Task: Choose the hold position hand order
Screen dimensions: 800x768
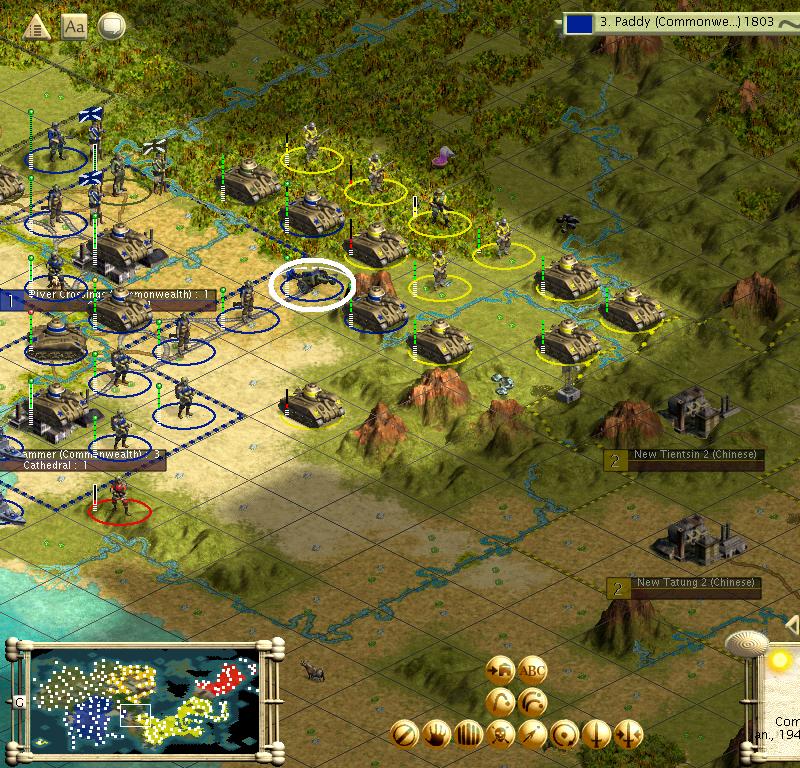Action: [436, 734]
